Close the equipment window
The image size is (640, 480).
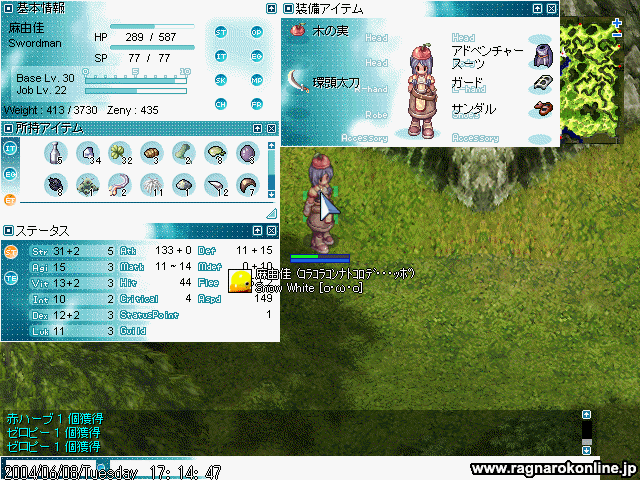[x=551, y=8]
